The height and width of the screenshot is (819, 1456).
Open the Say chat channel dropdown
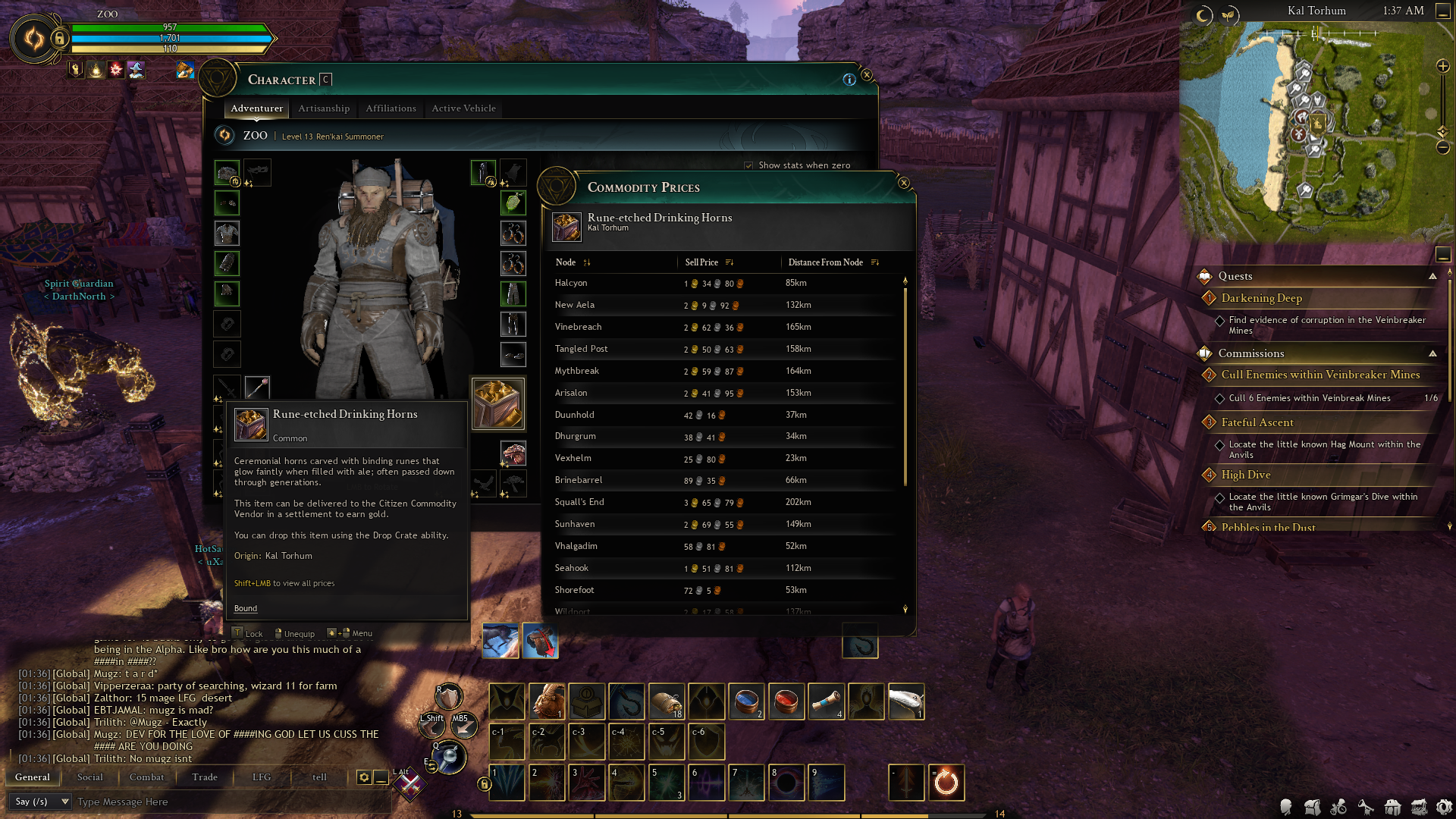pos(41,802)
